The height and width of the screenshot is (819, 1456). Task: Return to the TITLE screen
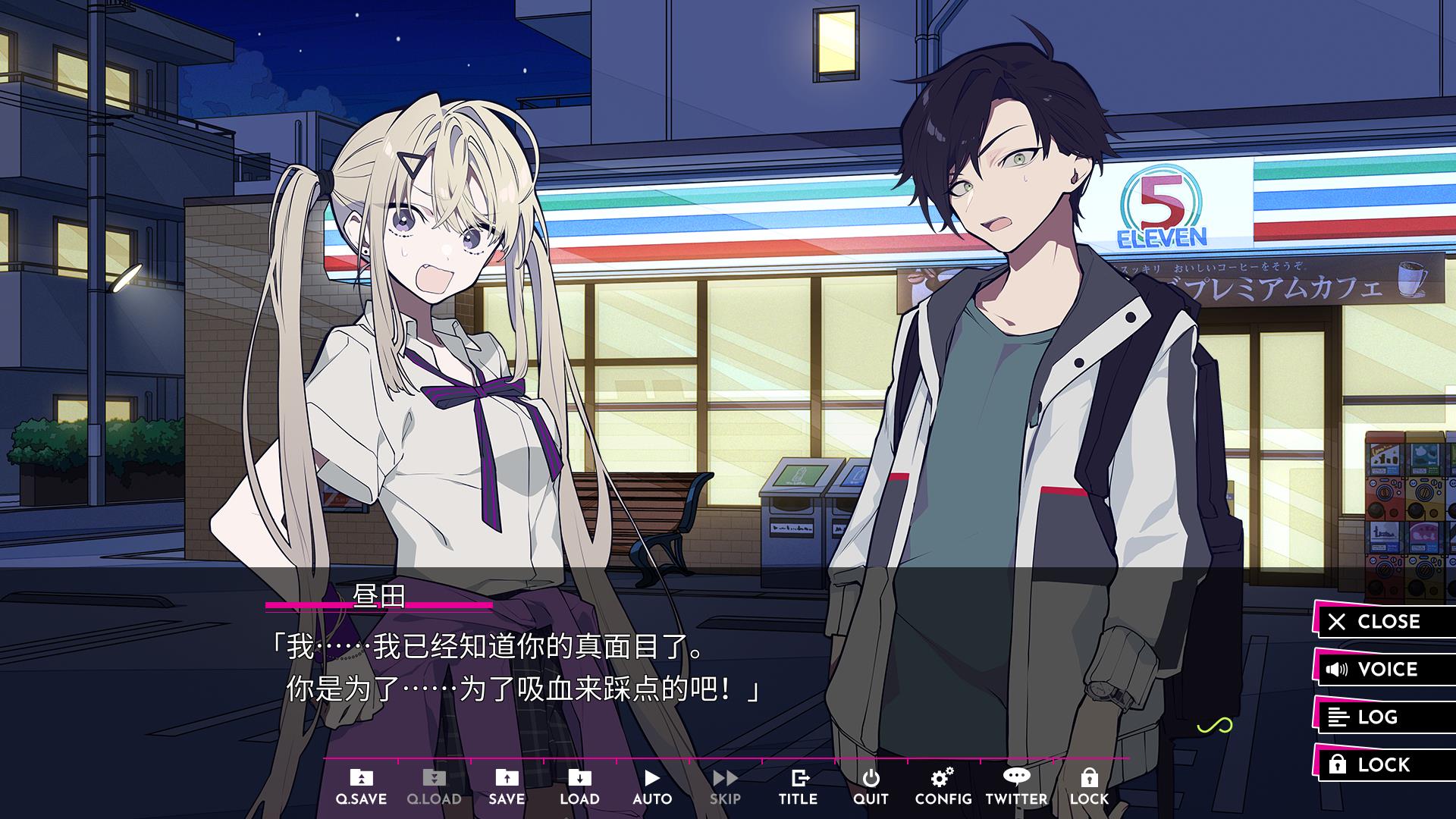(798, 786)
